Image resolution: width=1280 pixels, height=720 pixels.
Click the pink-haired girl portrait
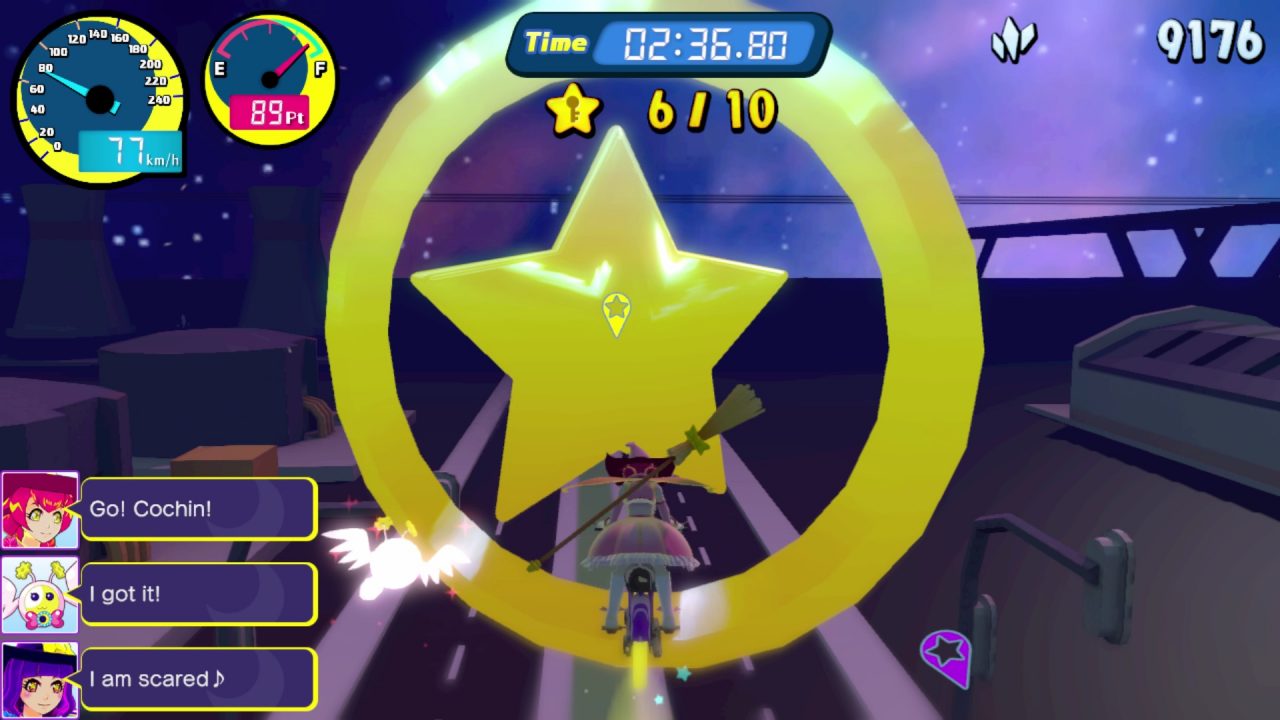40,510
